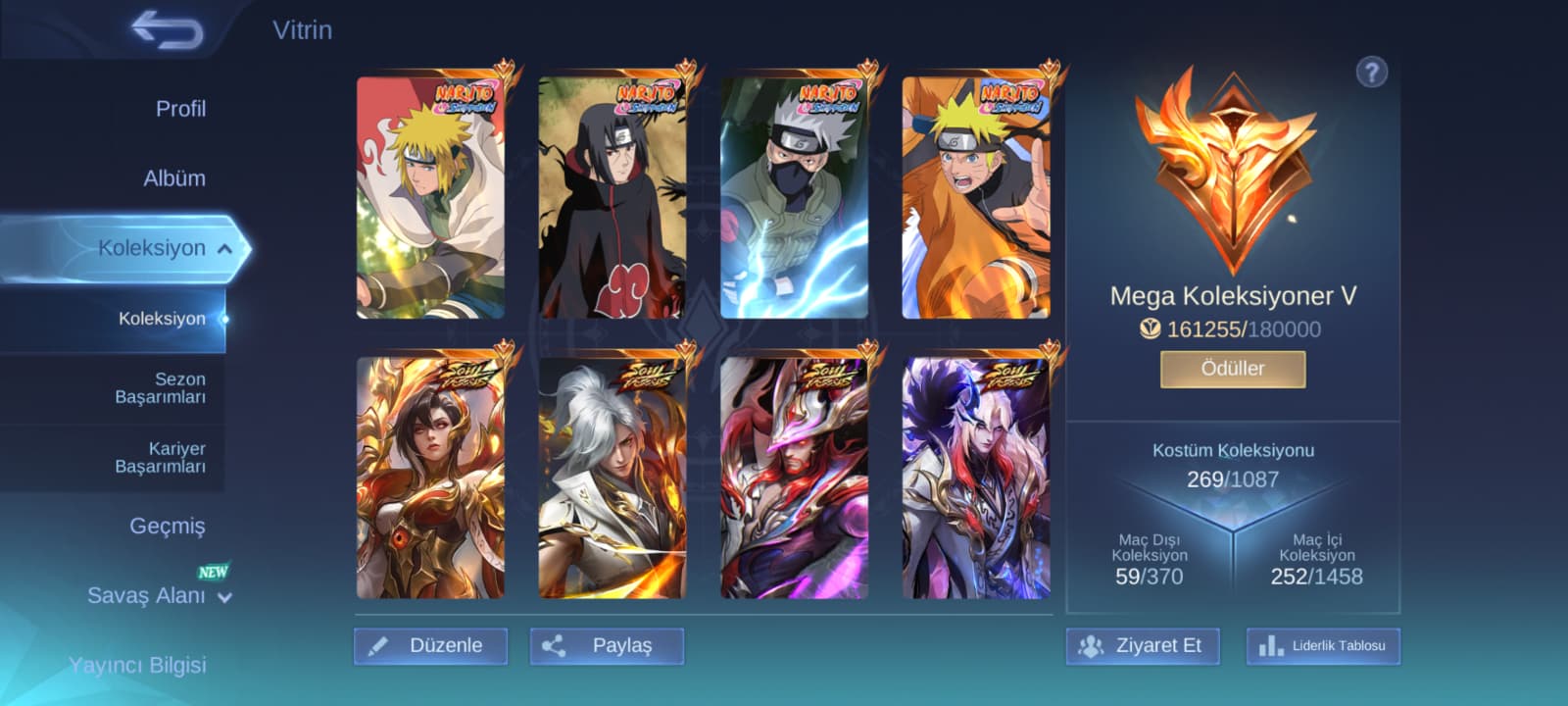Go back using the arrow button
The width and height of the screenshot is (1568, 706).
click(168, 29)
